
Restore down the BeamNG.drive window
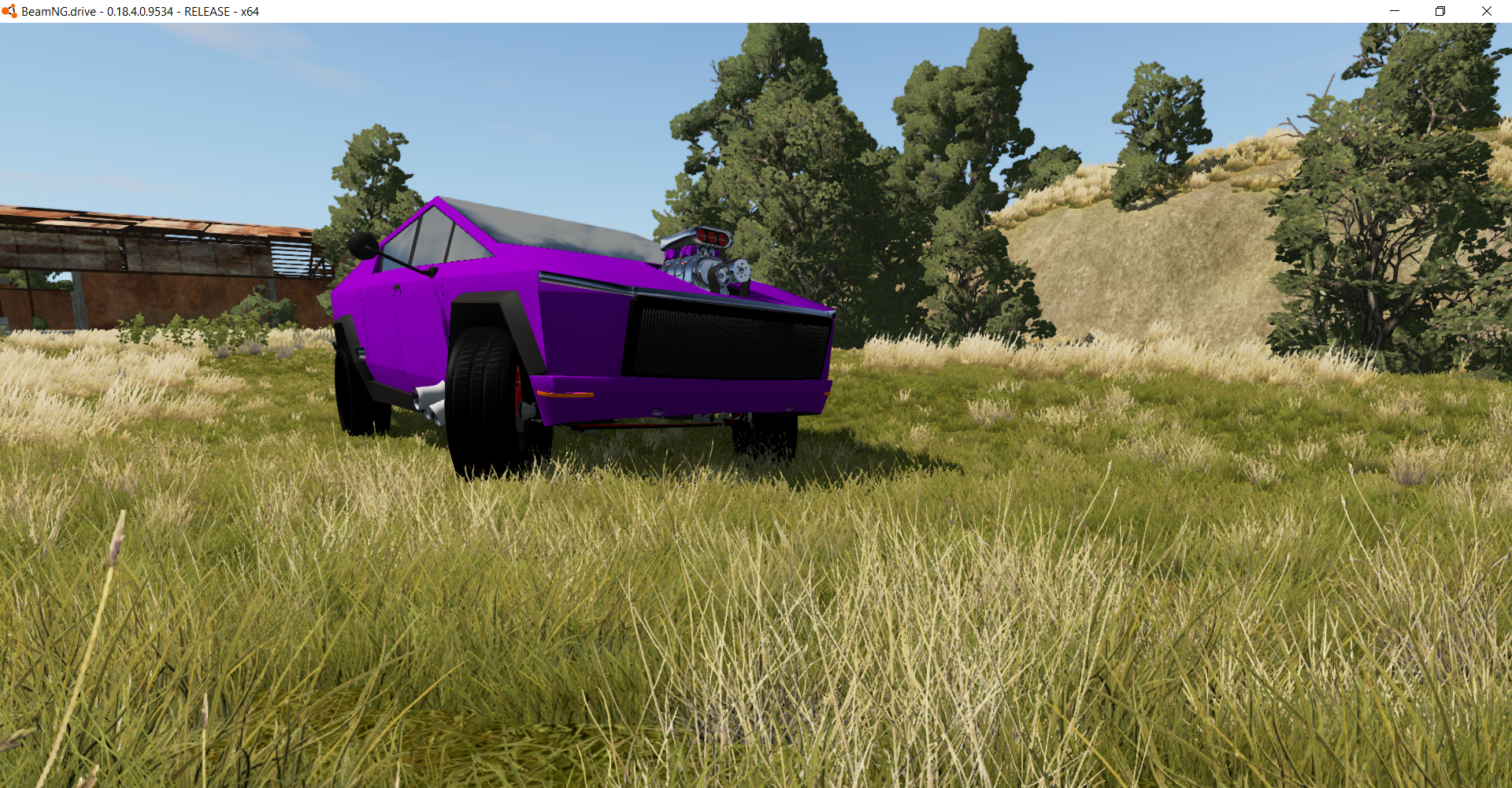[x=1440, y=11]
